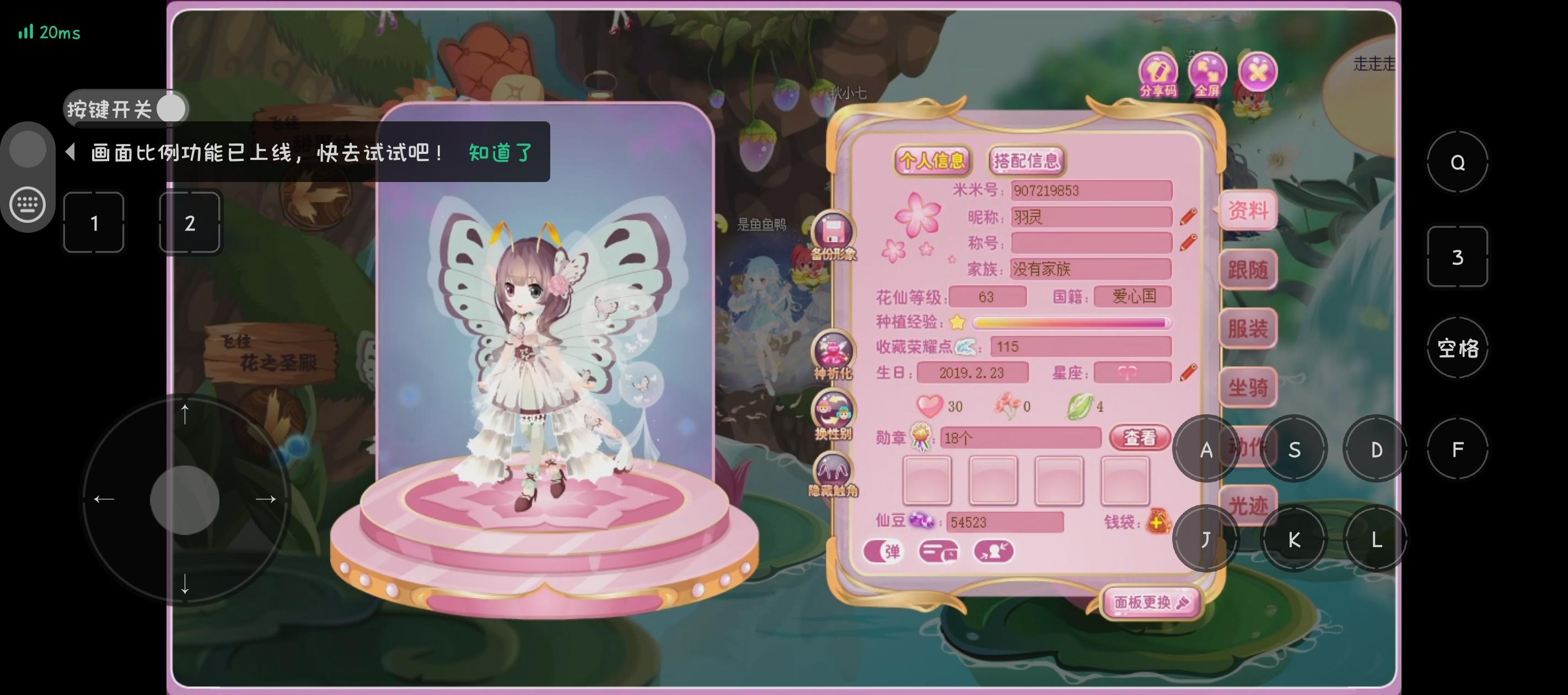1568x695 pixels.
Task: Edit nickname 羽灵 with the pencil icon
Action: pyautogui.click(x=1189, y=217)
